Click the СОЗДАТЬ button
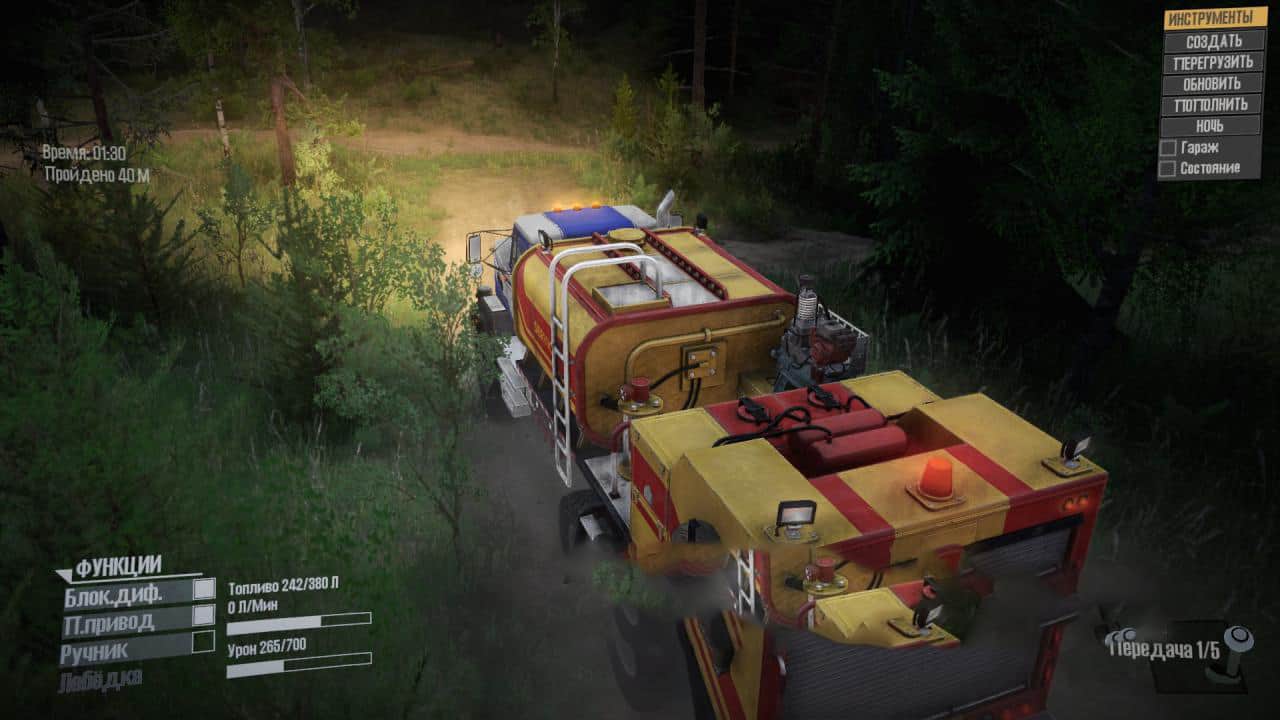 pos(1212,41)
